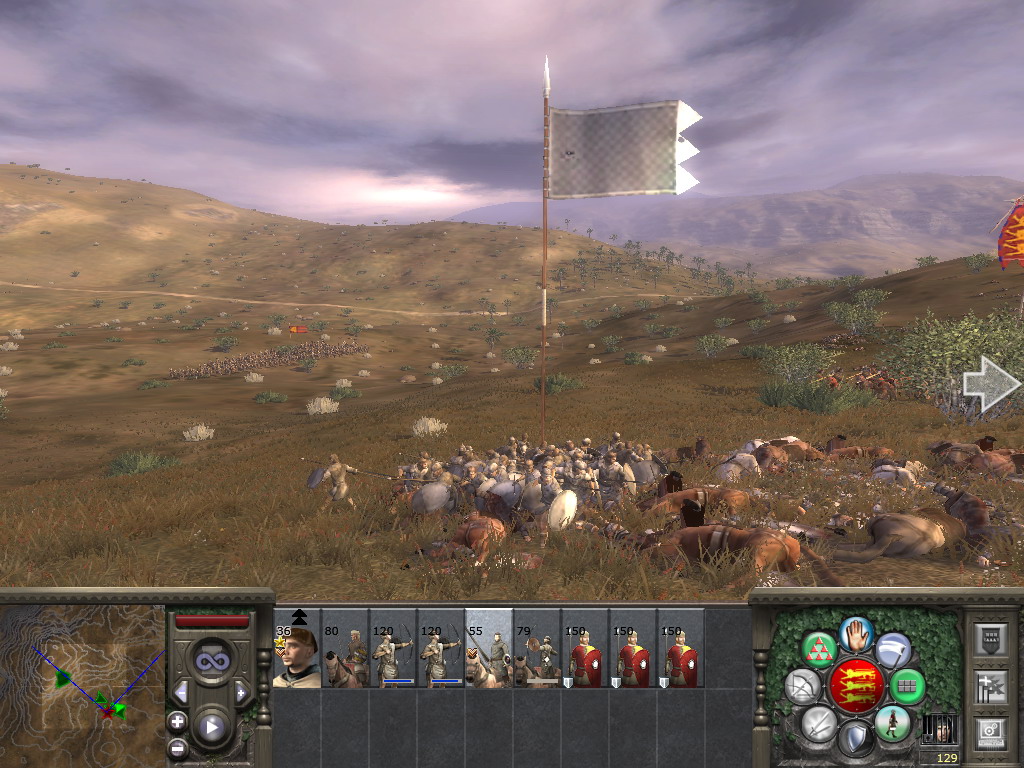Click the infinity symbol speed button
1024x768 pixels.
[x=211, y=661]
